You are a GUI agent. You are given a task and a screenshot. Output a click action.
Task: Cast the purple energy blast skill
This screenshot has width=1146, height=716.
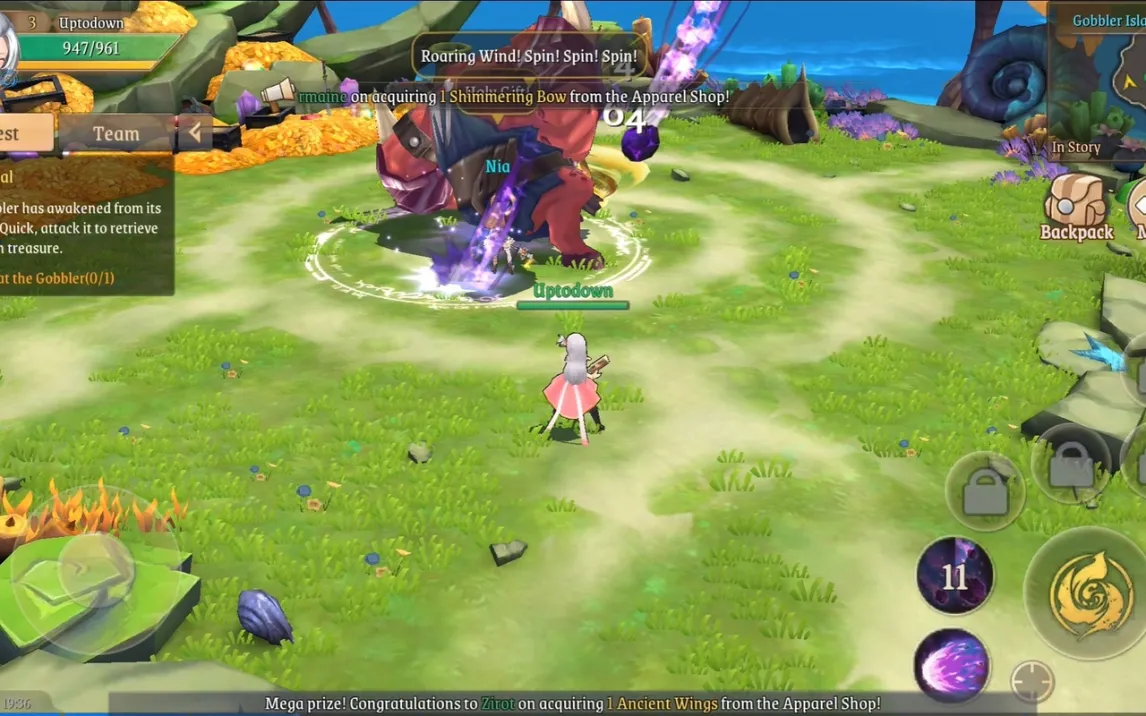pyautogui.click(x=951, y=665)
